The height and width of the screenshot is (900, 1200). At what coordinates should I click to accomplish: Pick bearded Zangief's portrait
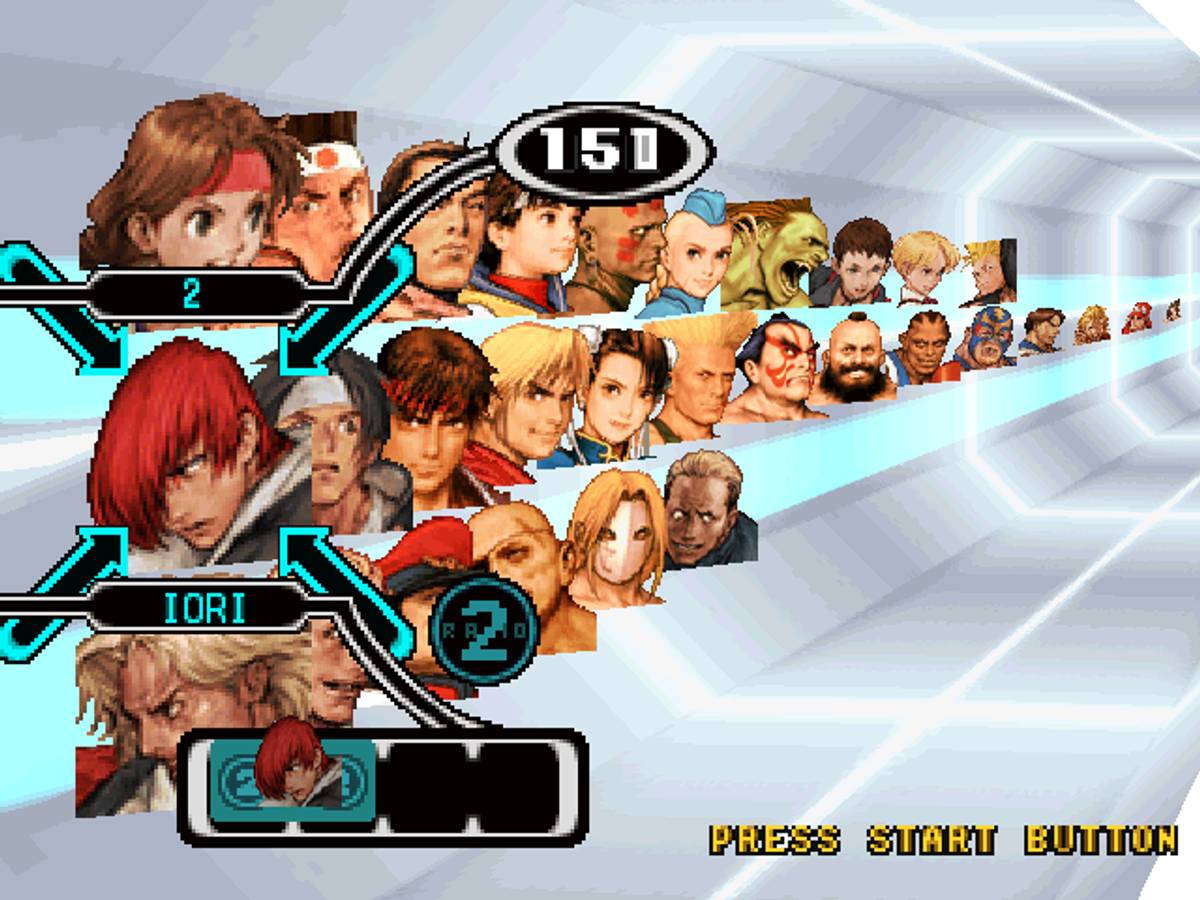pyautogui.click(x=848, y=360)
